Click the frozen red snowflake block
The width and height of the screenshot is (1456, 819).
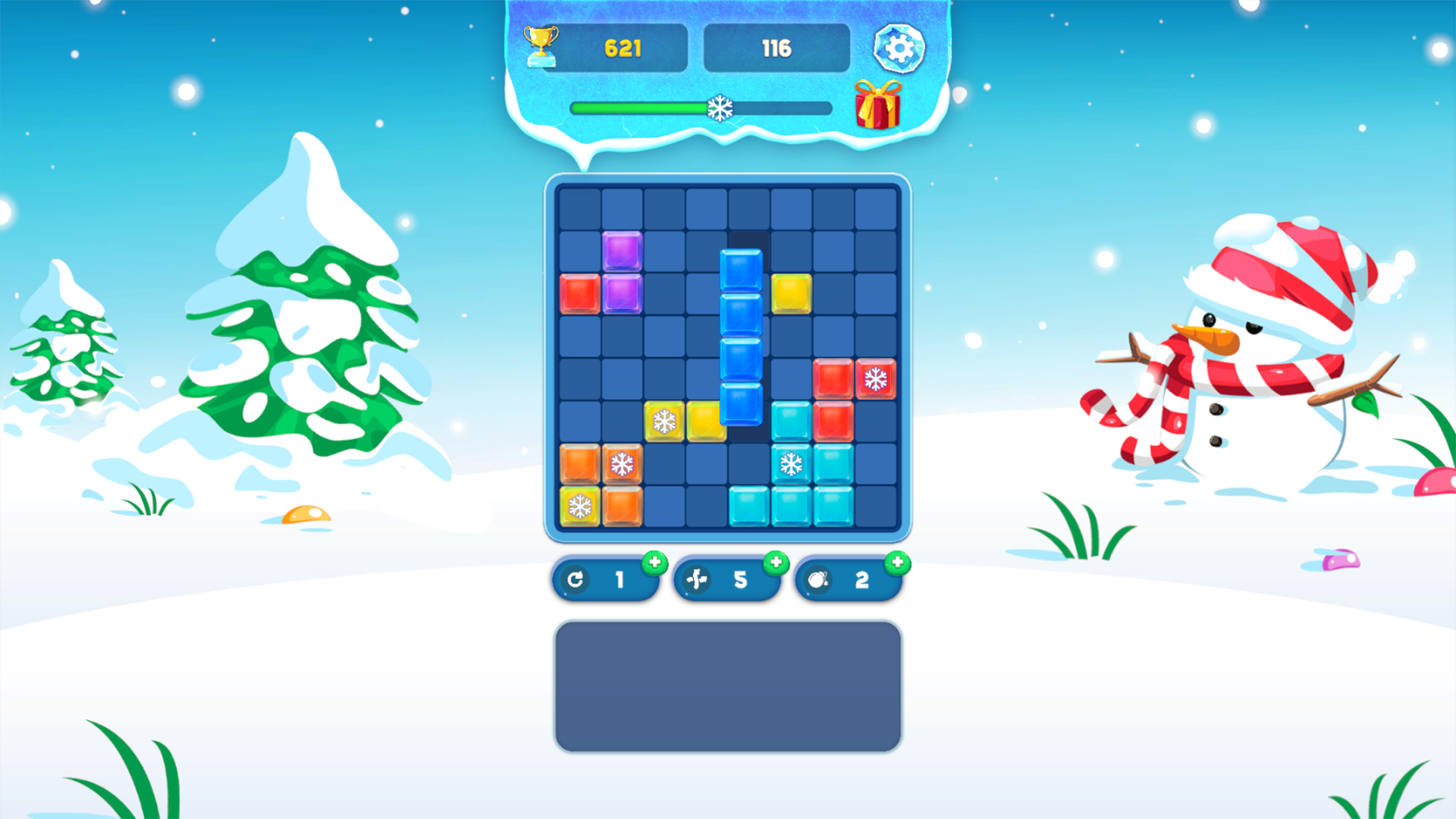click(x=877, y=379)
